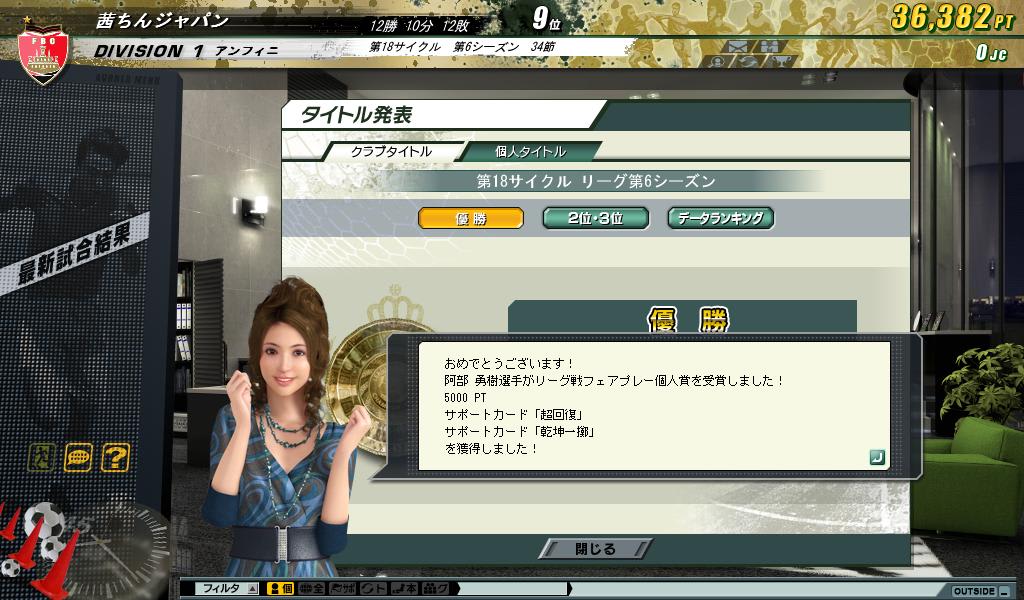This screenshot has height=600, width=1024.
Task: Open the 個人タイトル tab
Action: click(531, 151)
